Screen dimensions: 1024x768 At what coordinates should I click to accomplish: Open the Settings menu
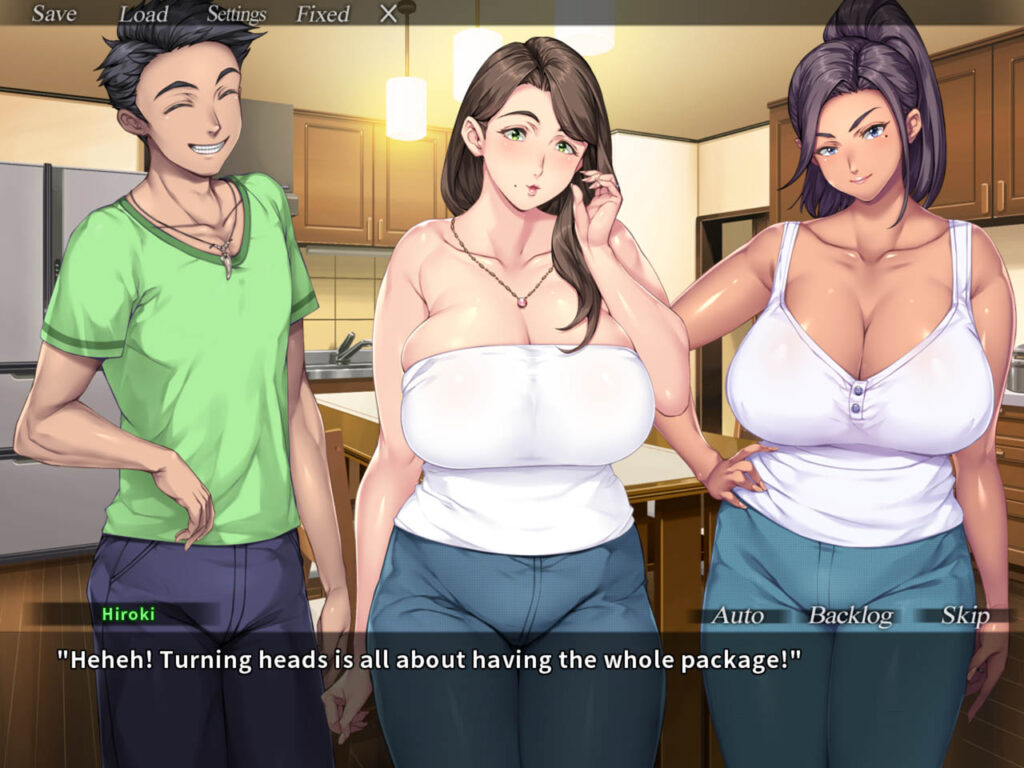click(236, 14)
